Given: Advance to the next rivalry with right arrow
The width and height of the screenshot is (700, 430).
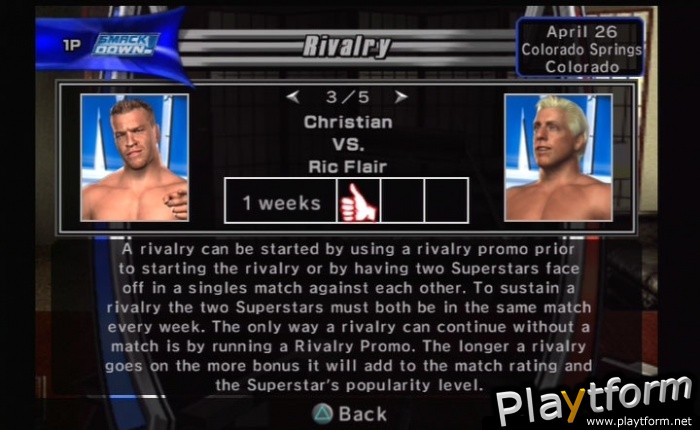Looking at the screenshot, I should click(400, 97).
